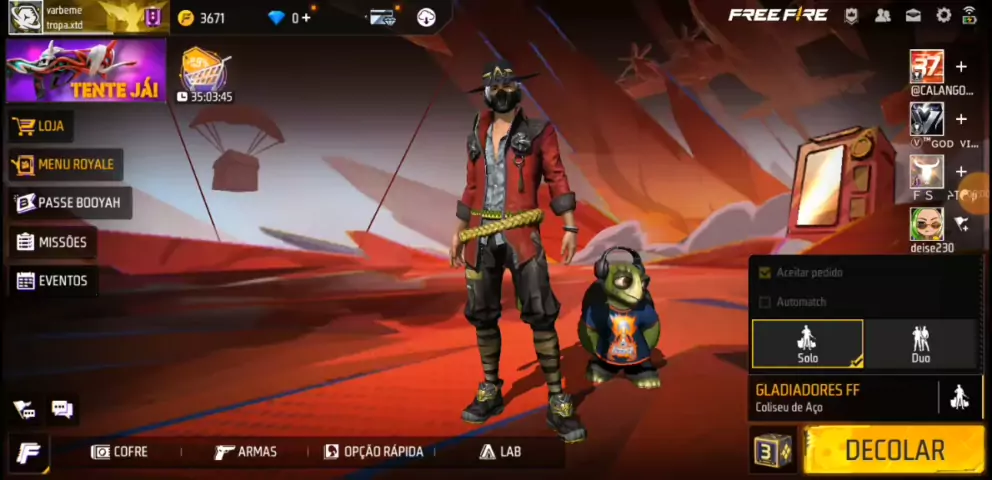This screenshot has width=992, height=480.
Task: Open the Eventos menu
Action: (52, 281)
